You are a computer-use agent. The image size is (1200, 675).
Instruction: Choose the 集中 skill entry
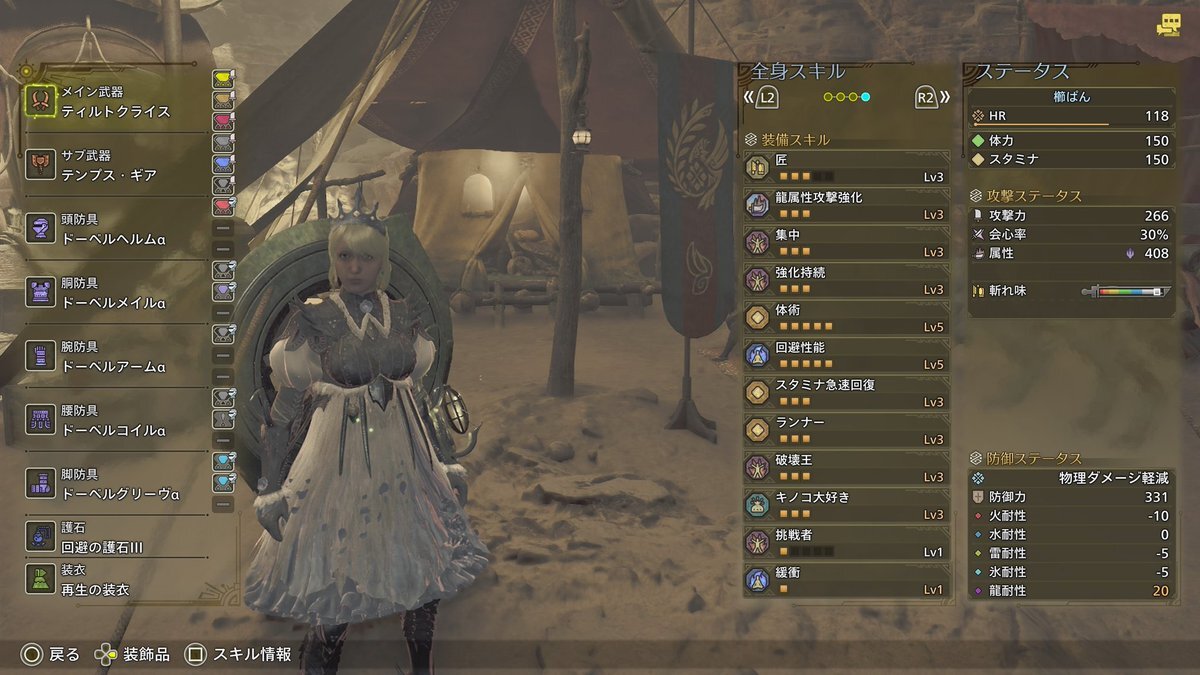(x=846, y=243)
